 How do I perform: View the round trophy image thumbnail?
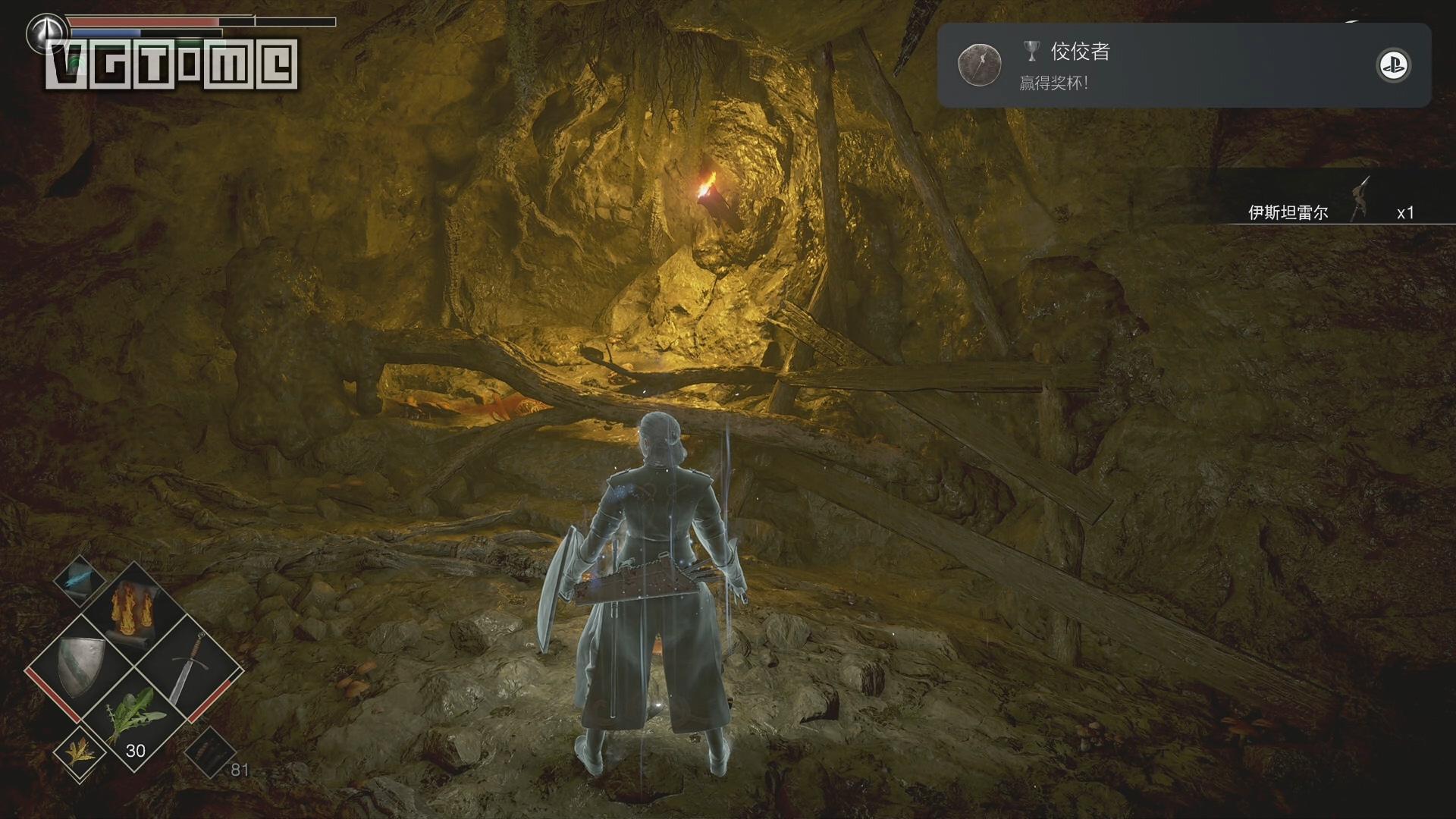(979, 65)
